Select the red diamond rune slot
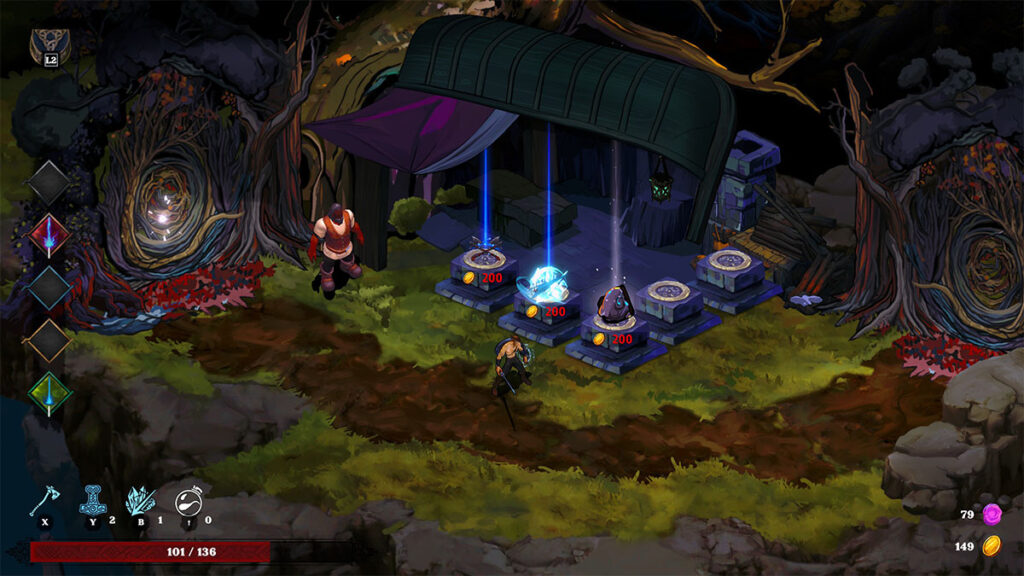 click(49, 236)
